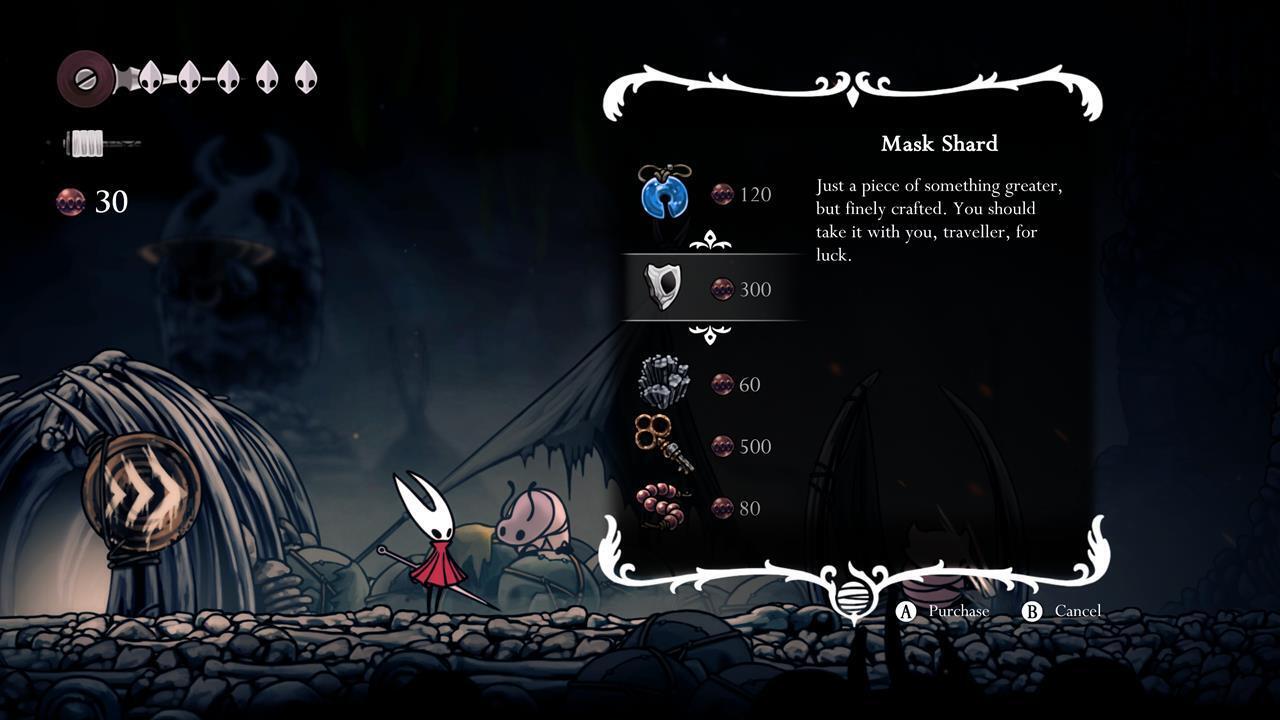This screenshot has width=1280, height=720.
Task: Select the Mask Shard title heading
Action: [938, 144]
